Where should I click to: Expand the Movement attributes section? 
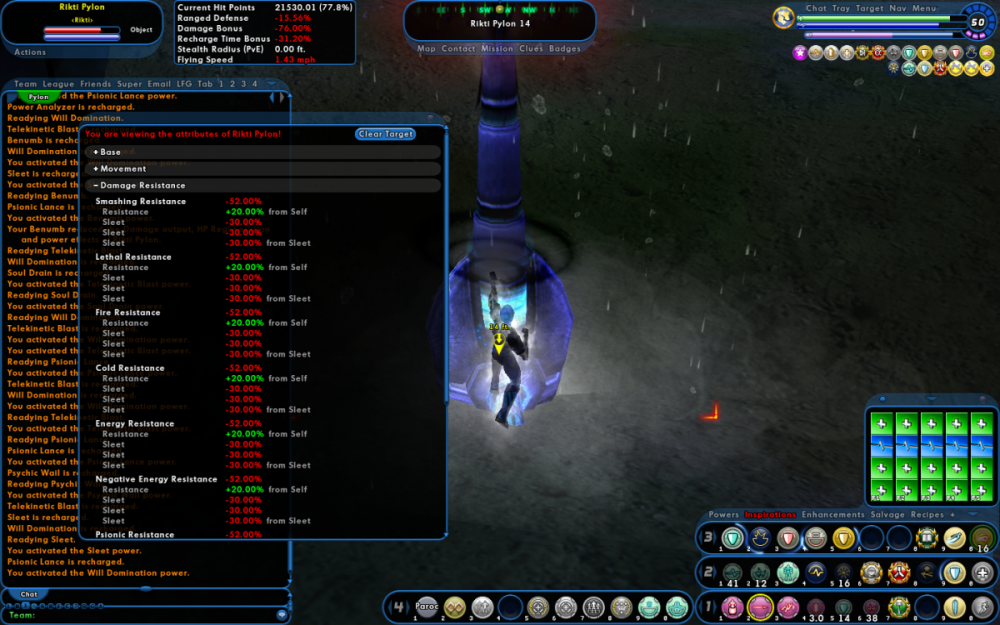point(120,169)
